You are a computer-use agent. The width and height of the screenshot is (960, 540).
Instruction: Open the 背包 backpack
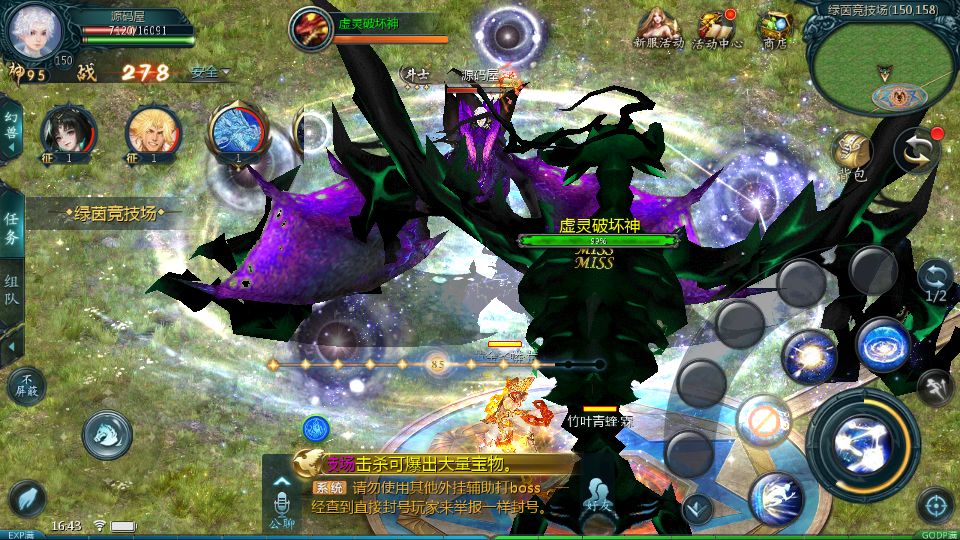pyautogui.click(x=852, y=155)
